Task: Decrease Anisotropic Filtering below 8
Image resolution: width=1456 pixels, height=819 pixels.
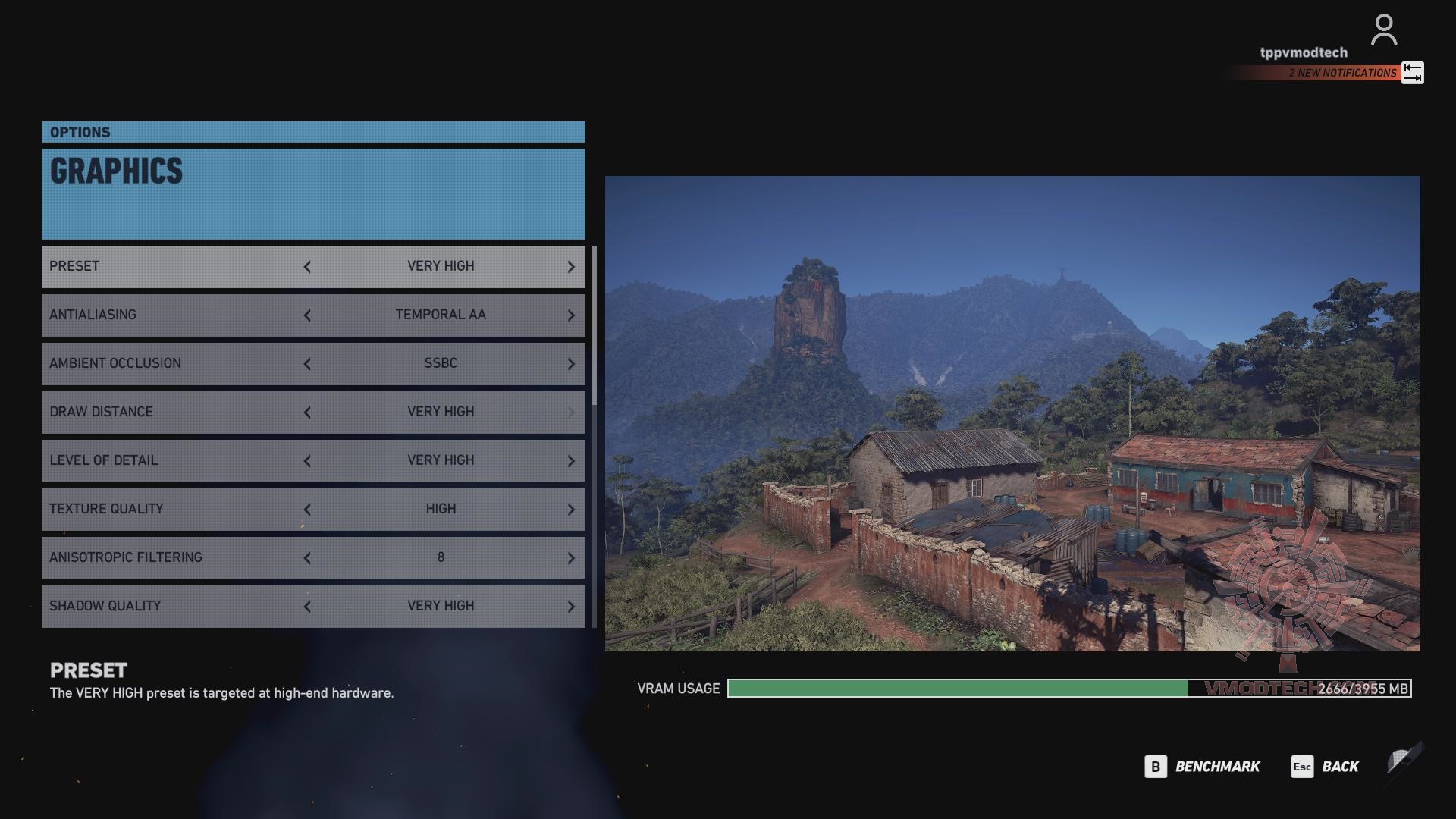Action: pyautogui.click(x=307, y=558)
